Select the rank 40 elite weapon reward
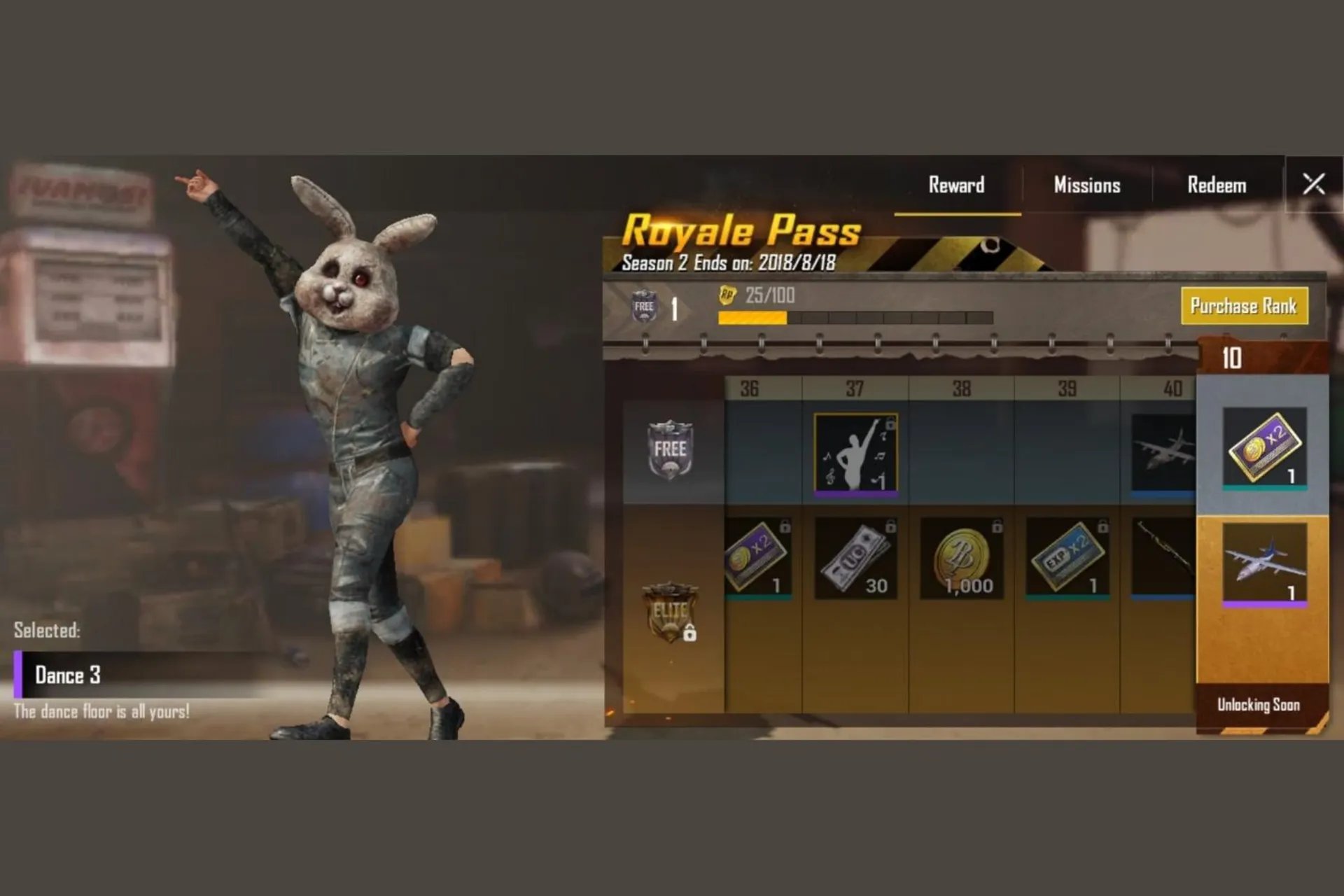 [1163, 558]
